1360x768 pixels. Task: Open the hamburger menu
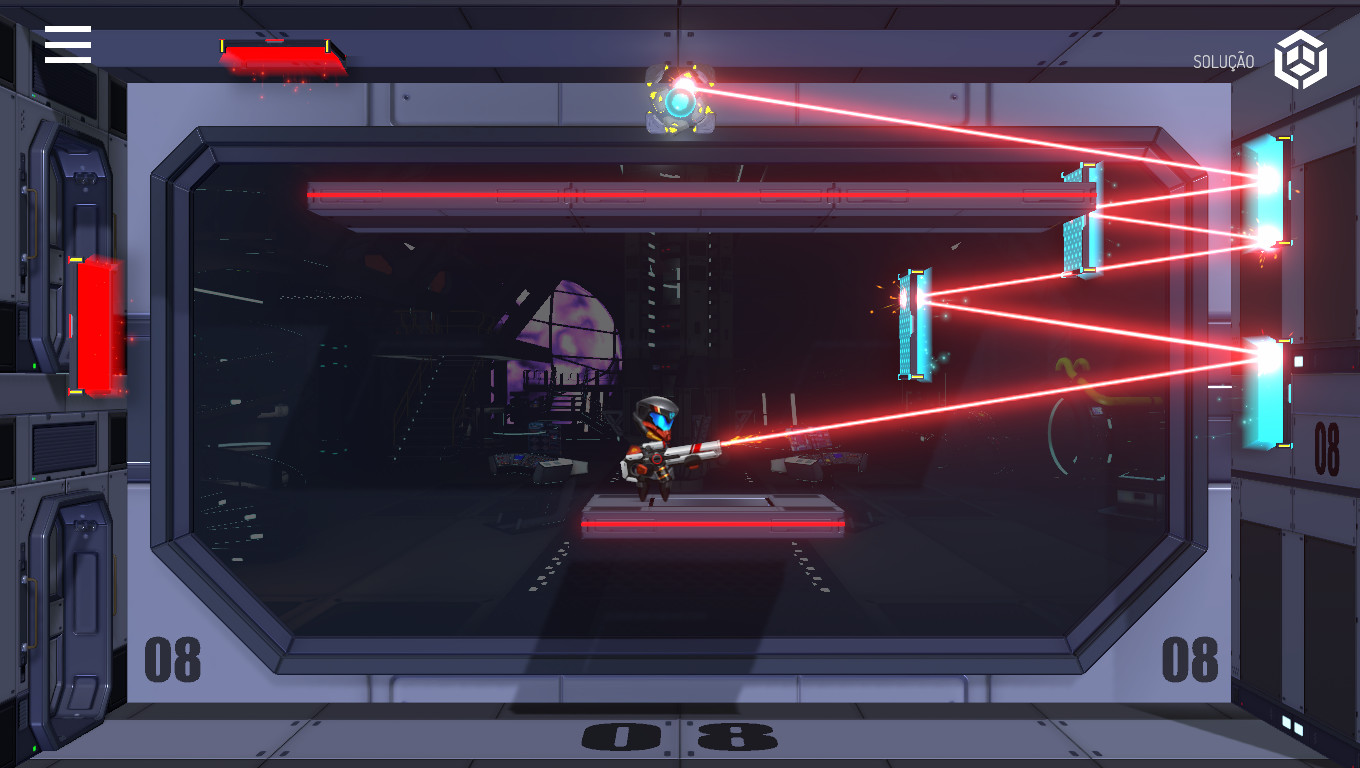point(68,44)
